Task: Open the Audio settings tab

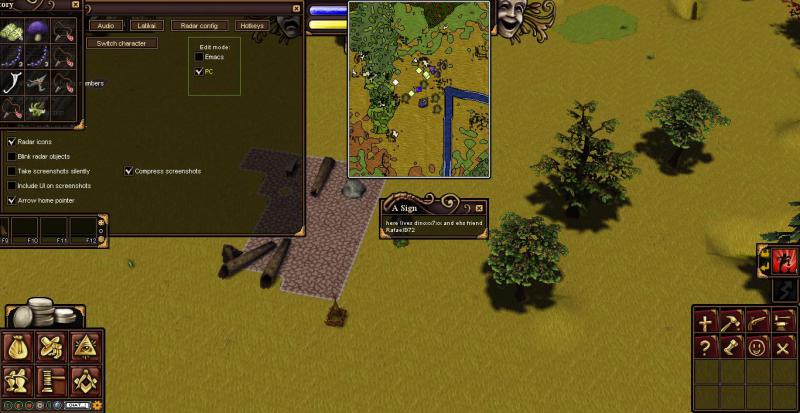Action: click(106, 25)
